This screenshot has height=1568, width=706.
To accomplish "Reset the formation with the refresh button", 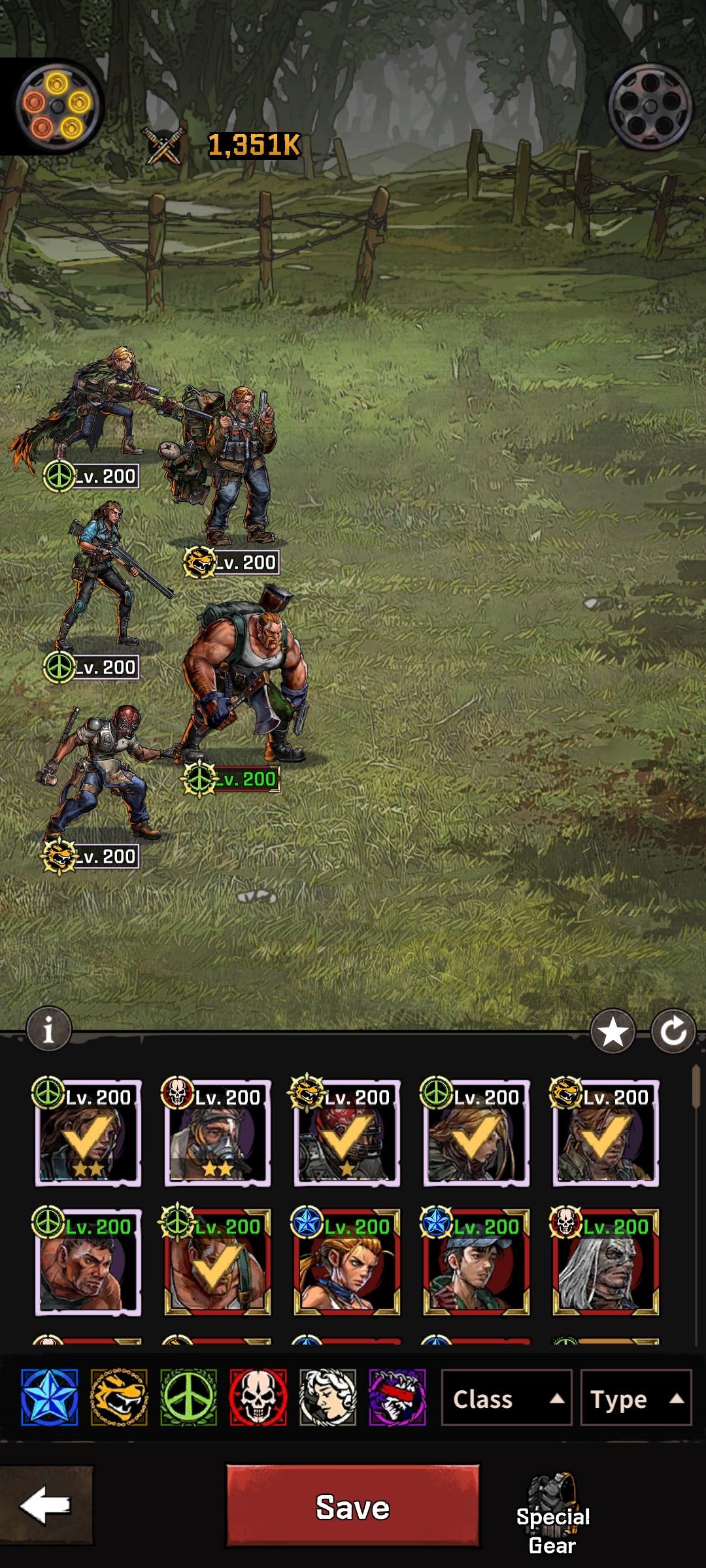I will 673,1032.
